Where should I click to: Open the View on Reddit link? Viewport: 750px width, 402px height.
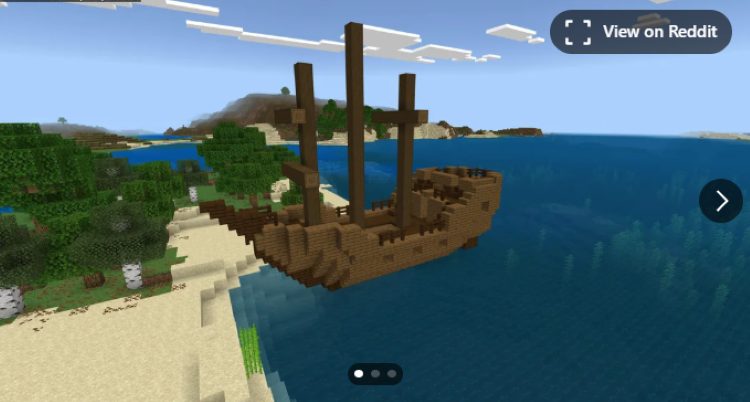[641, 32]
